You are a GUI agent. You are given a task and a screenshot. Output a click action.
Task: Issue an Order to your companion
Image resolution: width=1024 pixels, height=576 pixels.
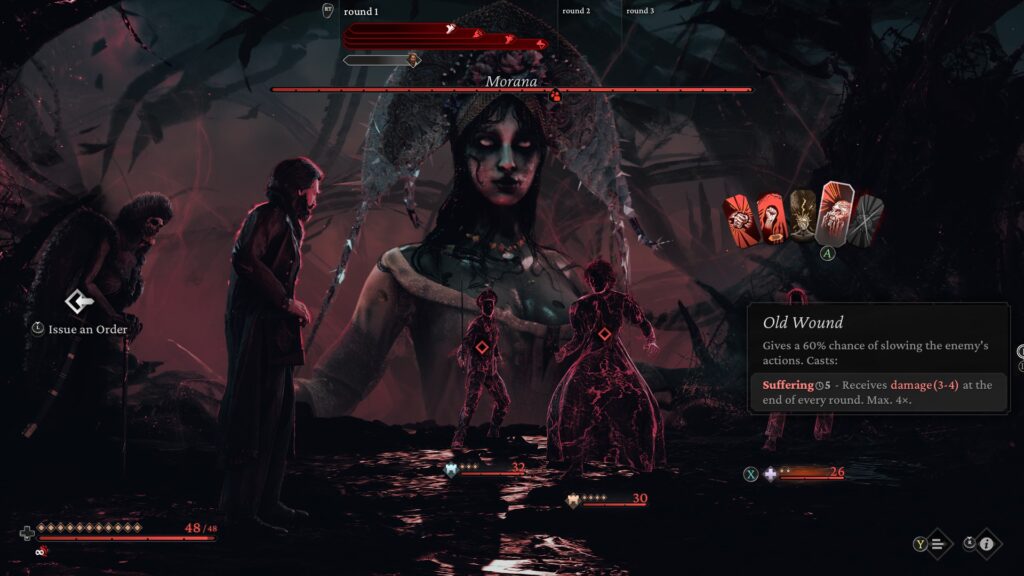tap(79, 301)
